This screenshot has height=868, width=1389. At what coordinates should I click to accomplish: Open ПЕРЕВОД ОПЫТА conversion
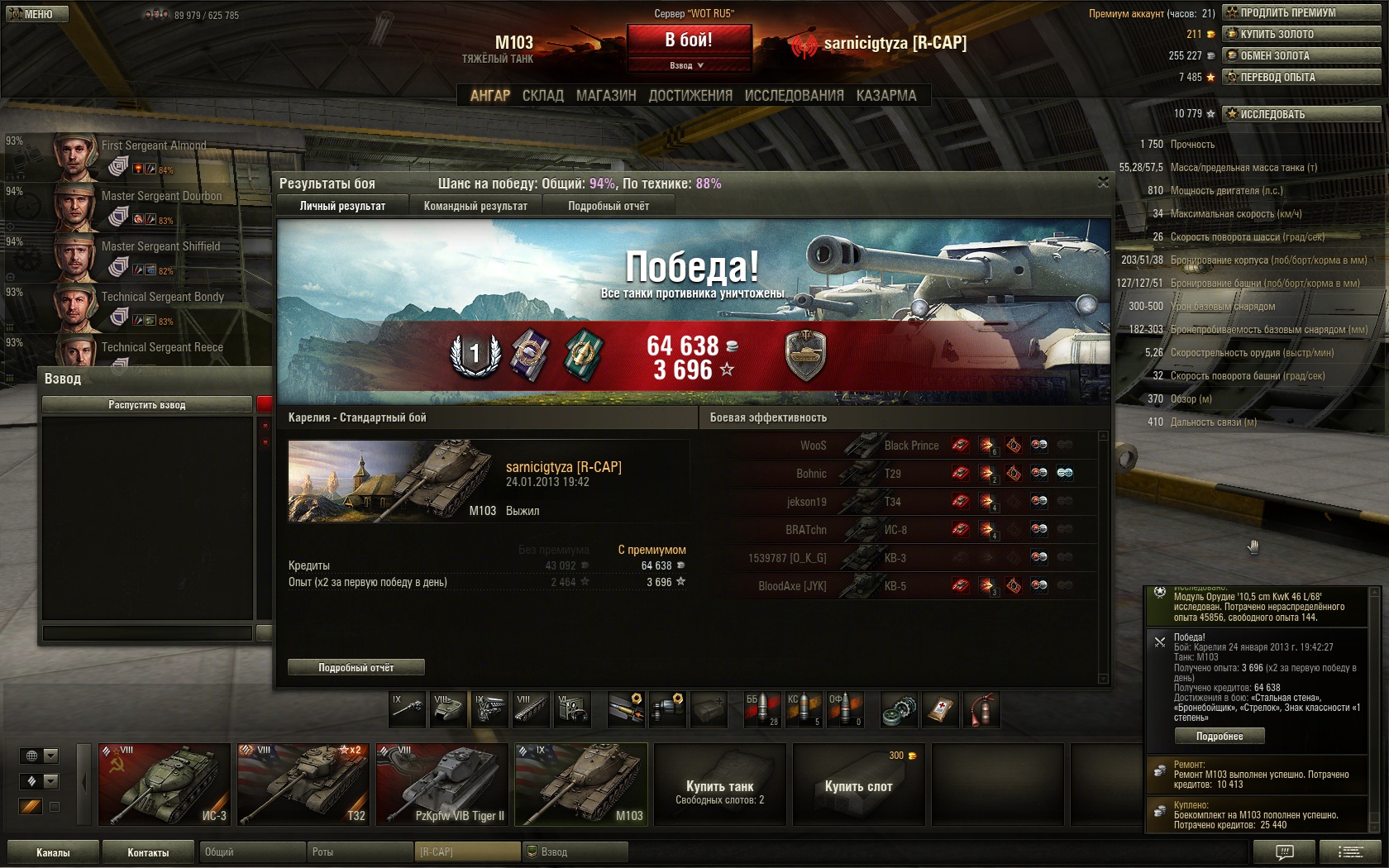[x=1301, y=77]
